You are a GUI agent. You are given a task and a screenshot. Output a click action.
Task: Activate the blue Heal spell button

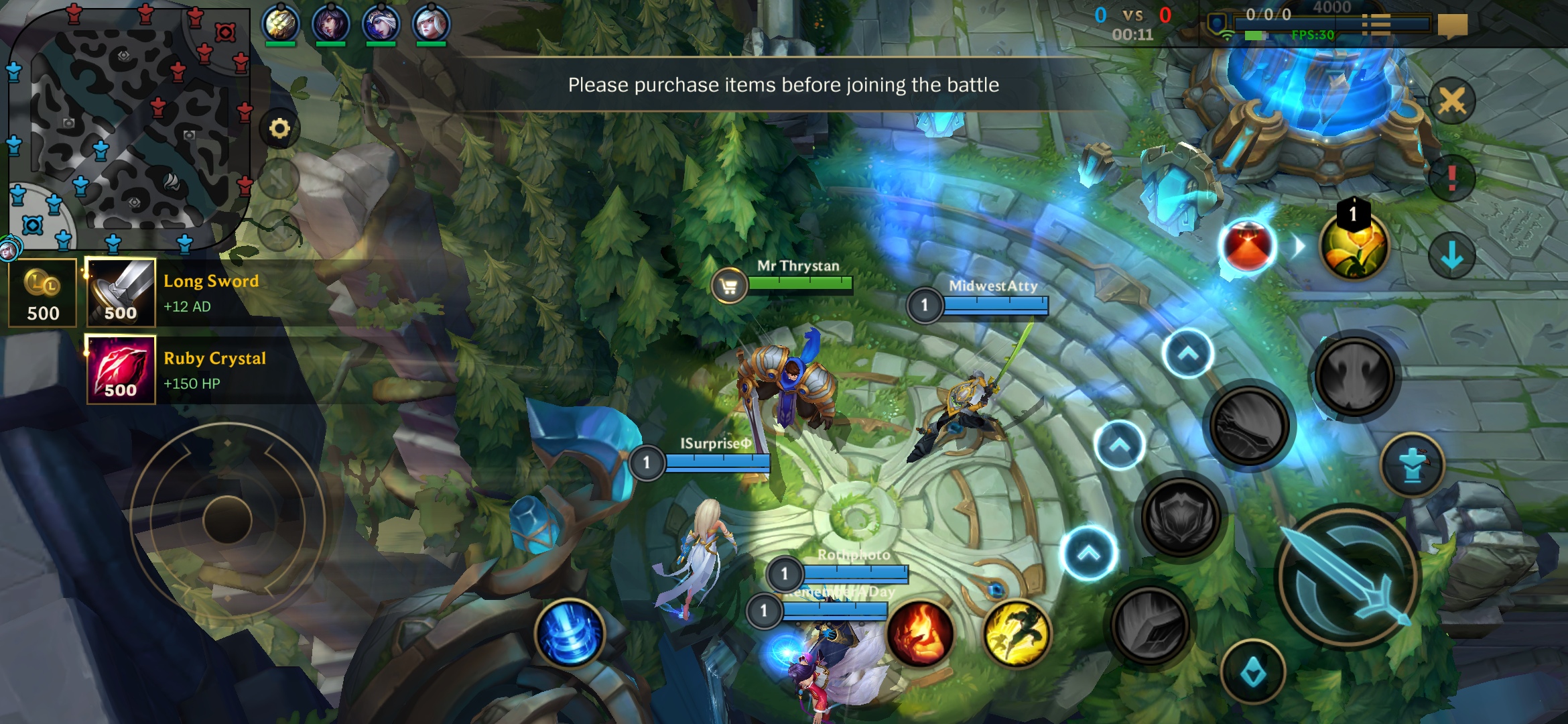[x=570, y=632]
